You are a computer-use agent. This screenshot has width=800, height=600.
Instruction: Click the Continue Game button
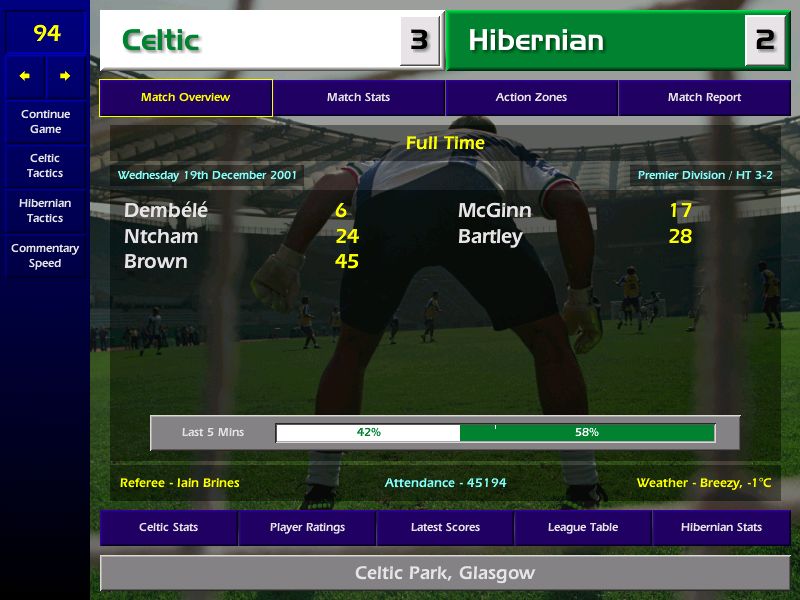[45, 122]
